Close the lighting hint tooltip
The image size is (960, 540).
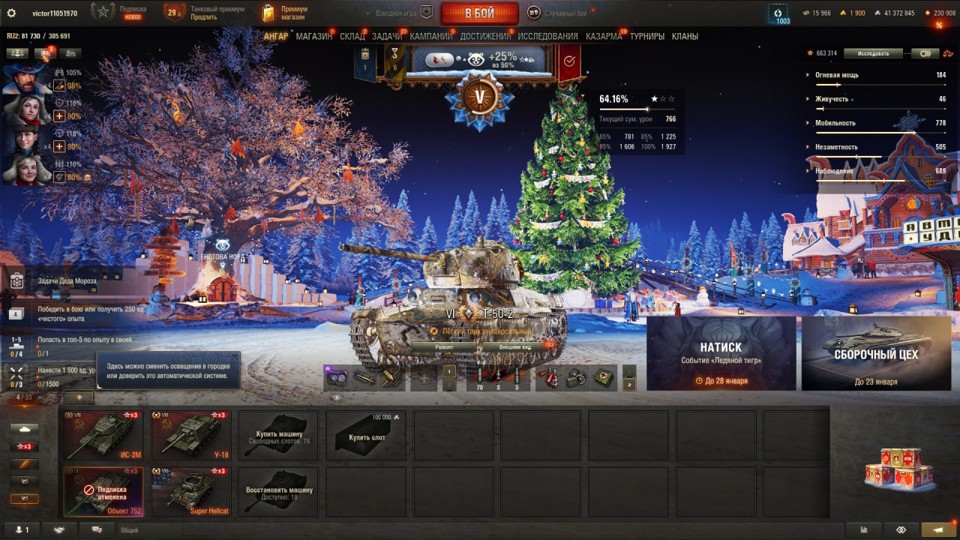coord(235,356)
